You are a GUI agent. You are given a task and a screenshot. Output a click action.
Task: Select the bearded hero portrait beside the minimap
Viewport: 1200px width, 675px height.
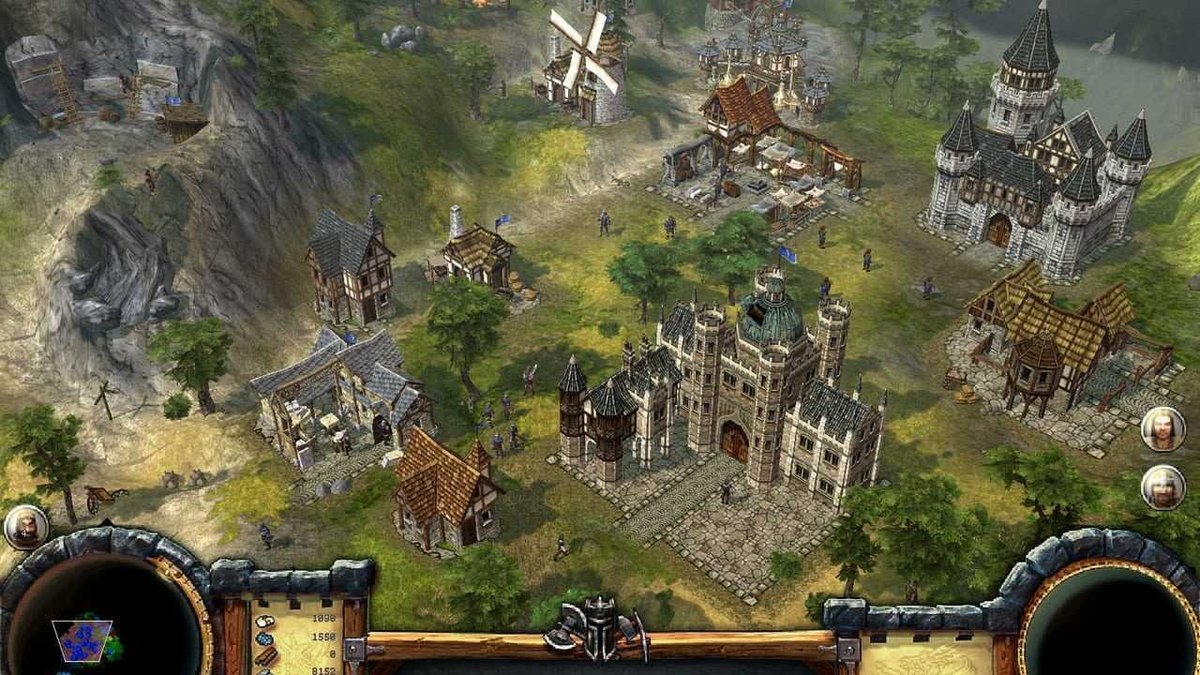[x=25, y=527]
